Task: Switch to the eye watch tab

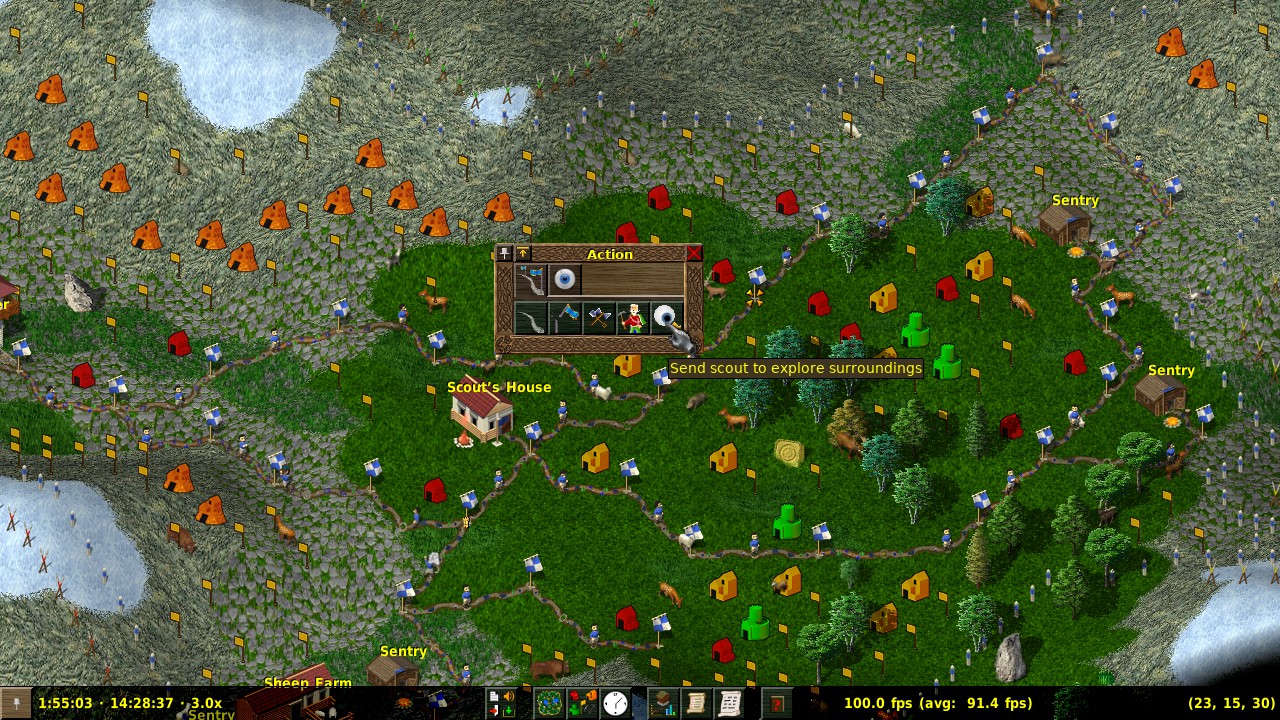Action: [565, 280]
